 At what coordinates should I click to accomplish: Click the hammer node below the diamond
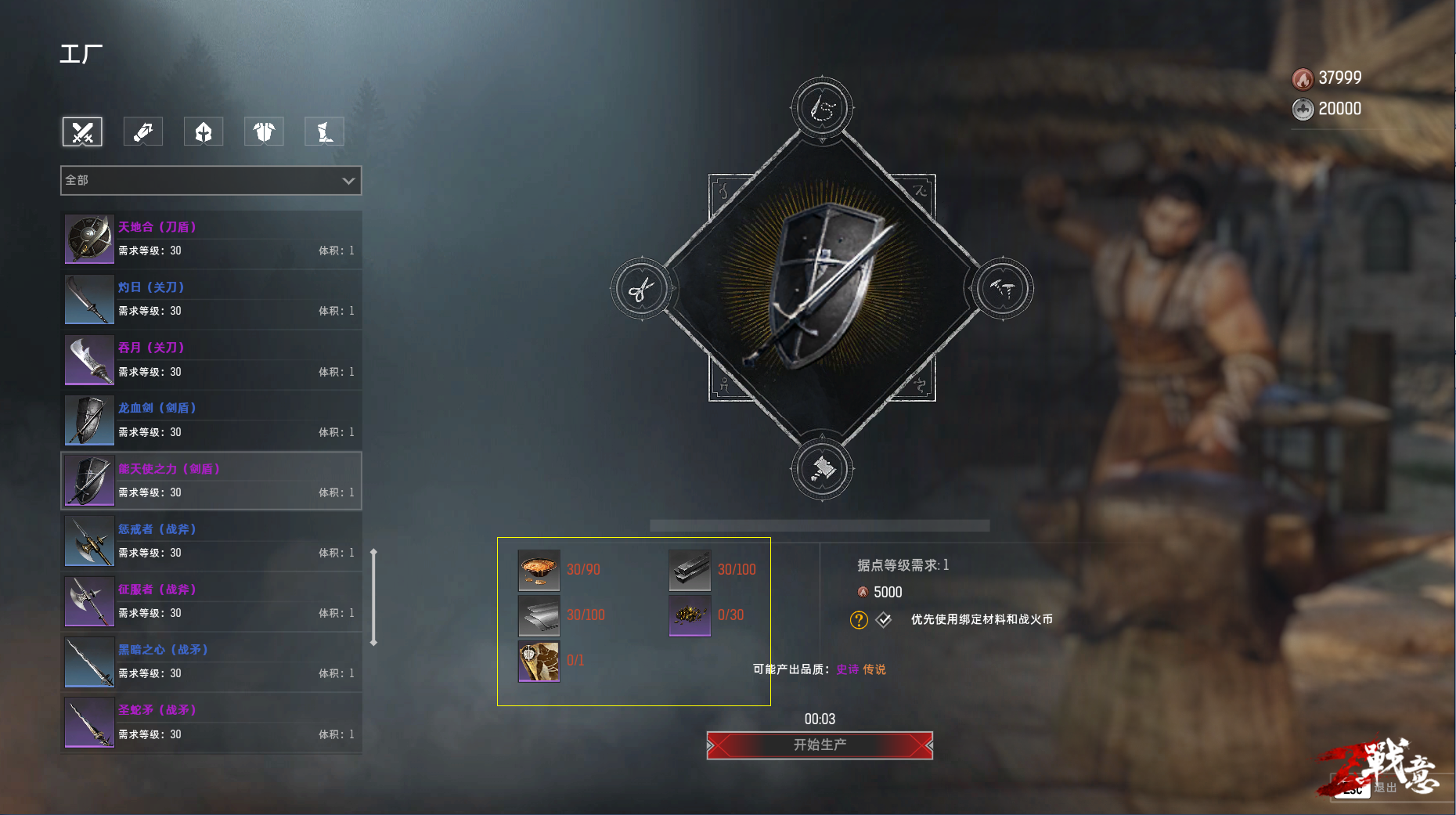pyautogui.click(x=822, y=470)
